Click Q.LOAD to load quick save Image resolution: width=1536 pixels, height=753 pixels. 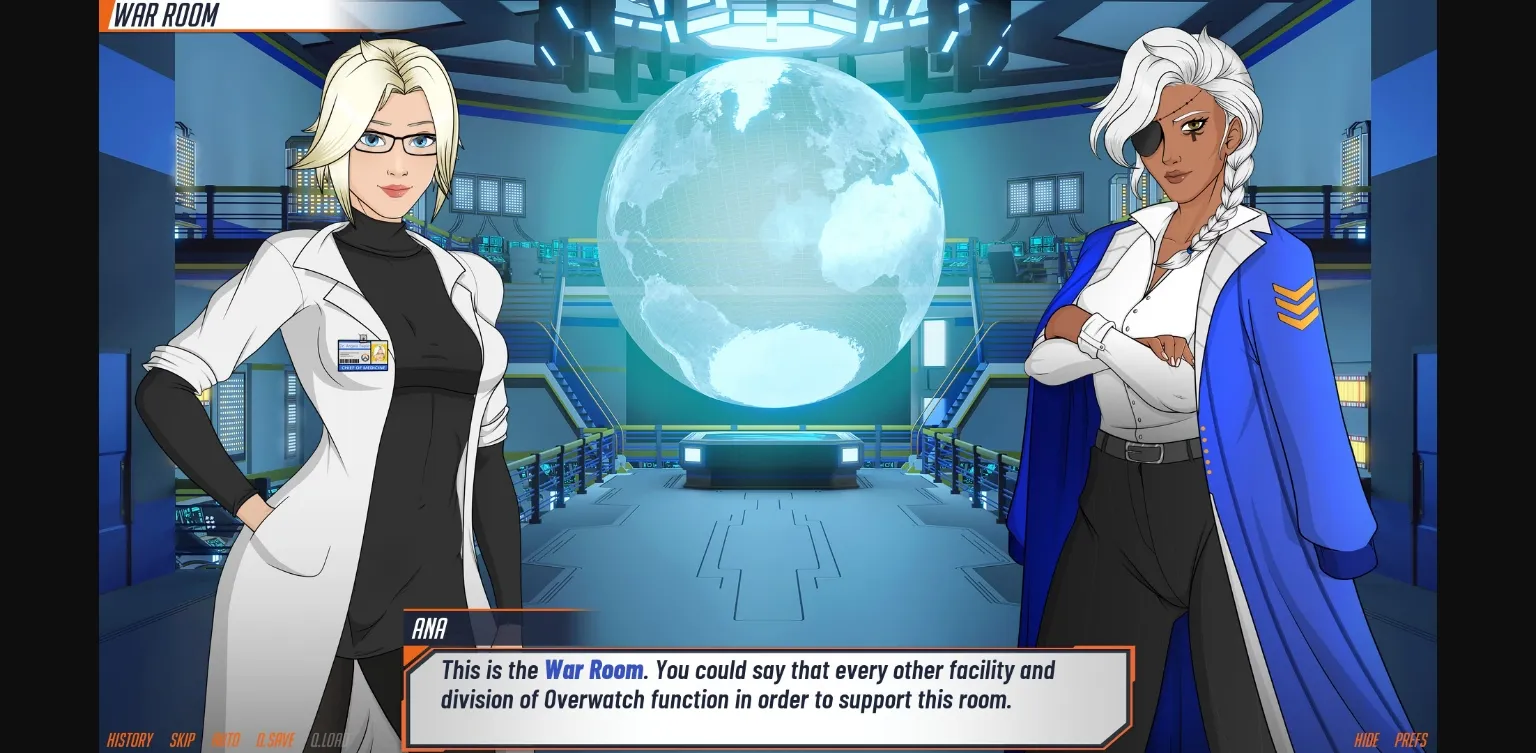coord(327,741)
